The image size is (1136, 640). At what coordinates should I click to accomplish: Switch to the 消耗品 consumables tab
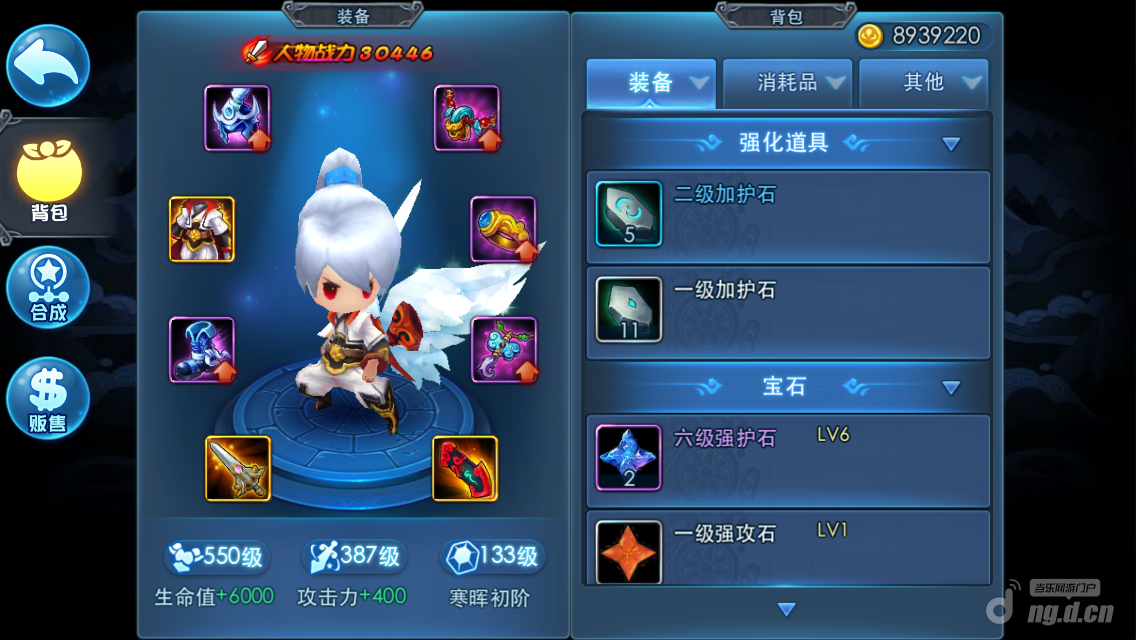coord(788,83)
